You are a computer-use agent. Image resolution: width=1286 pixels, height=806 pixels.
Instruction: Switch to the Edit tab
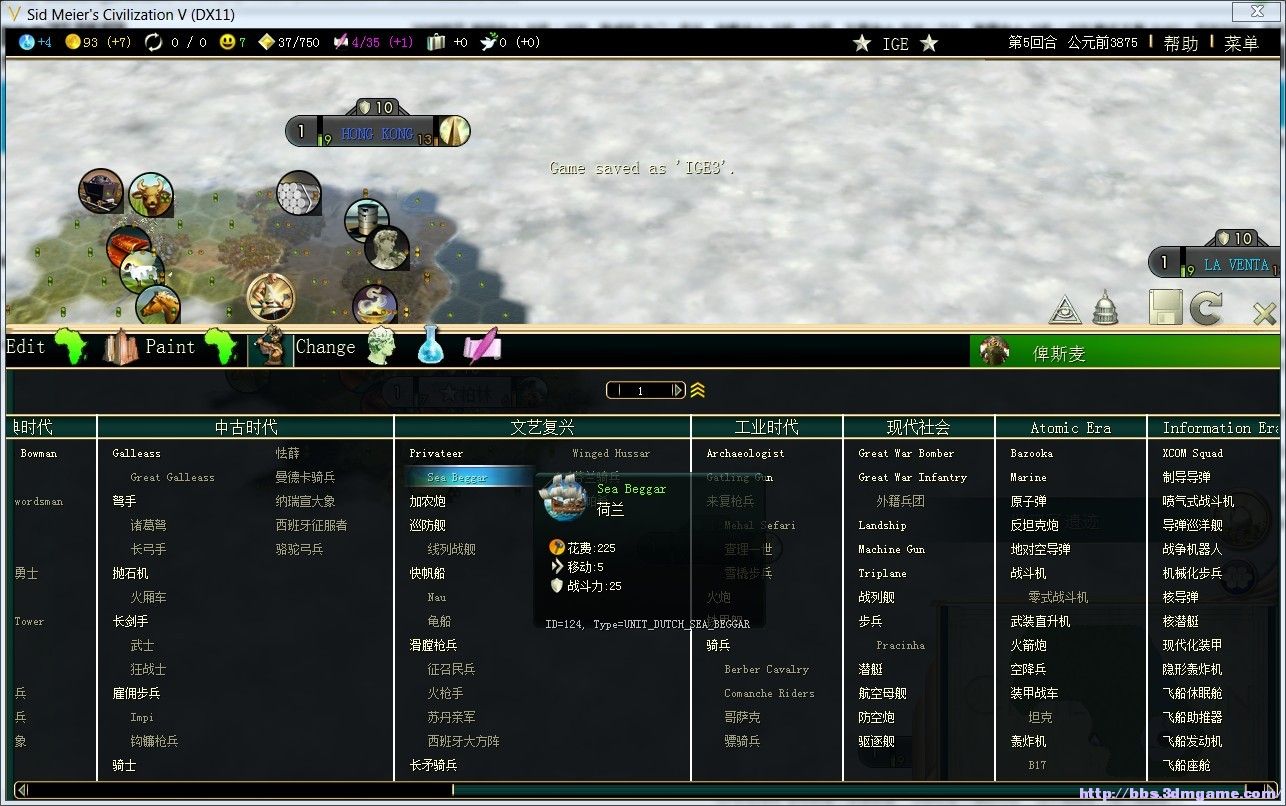tap(26, 347)
